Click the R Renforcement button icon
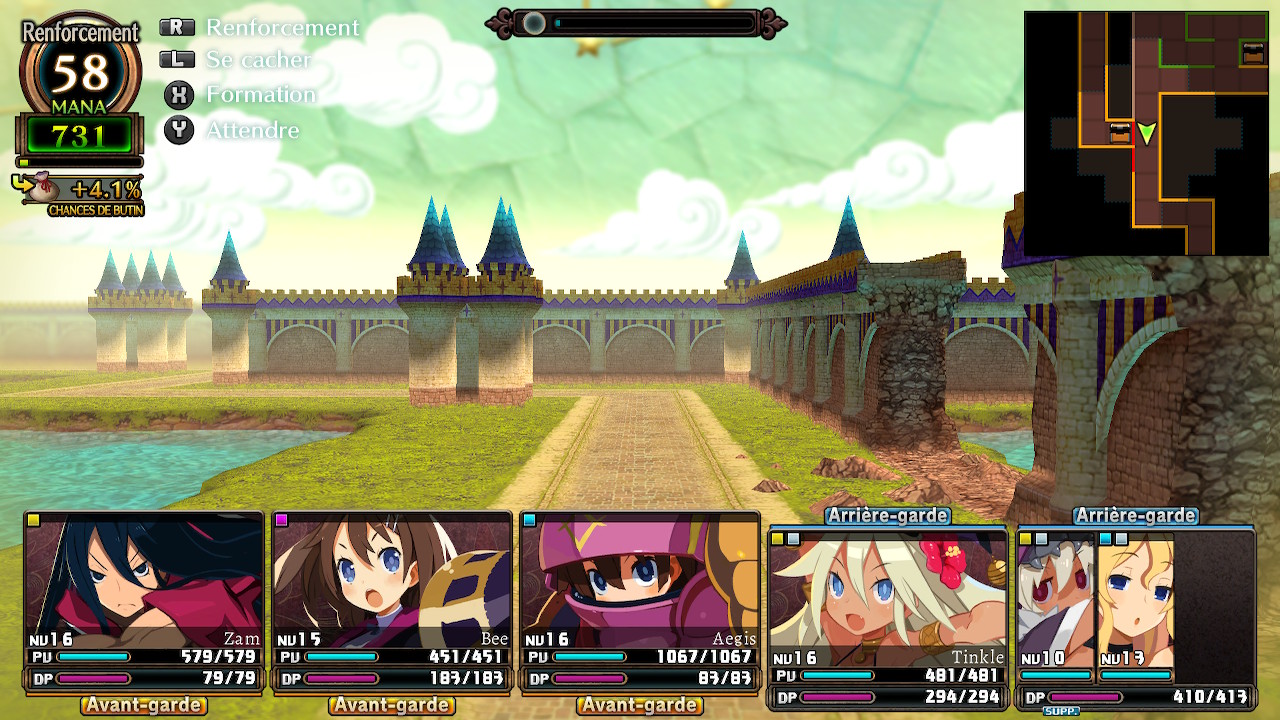Screen dimensions: 1280x720 pyautogui.click(x=178, y=28)
